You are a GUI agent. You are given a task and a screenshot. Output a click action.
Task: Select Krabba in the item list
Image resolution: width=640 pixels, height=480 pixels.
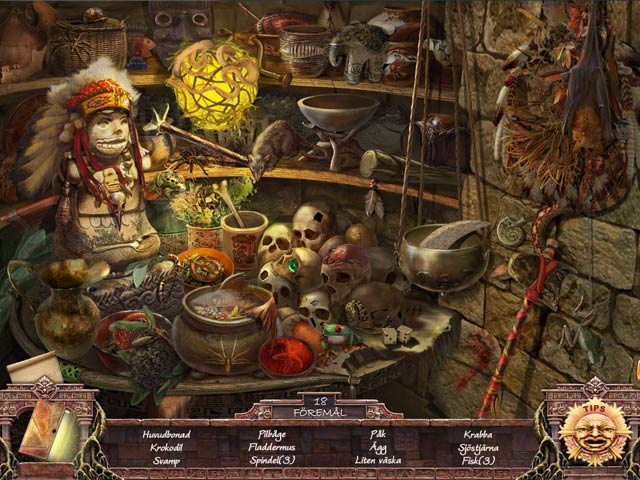478,435
